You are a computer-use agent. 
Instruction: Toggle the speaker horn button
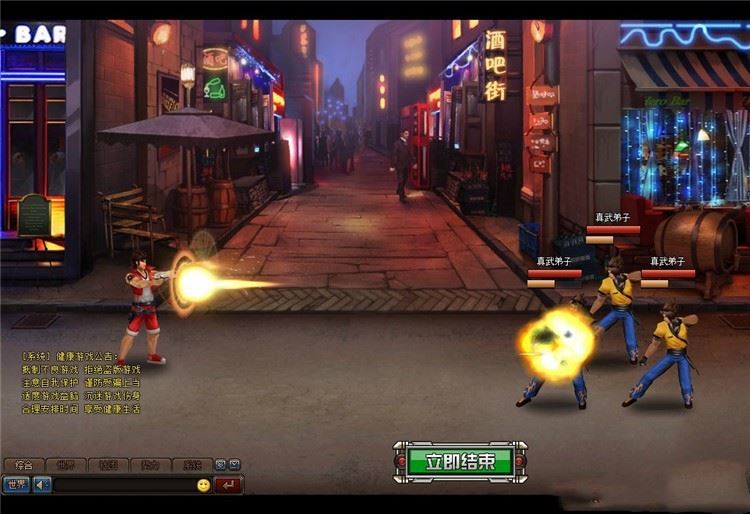click(42, 485)
